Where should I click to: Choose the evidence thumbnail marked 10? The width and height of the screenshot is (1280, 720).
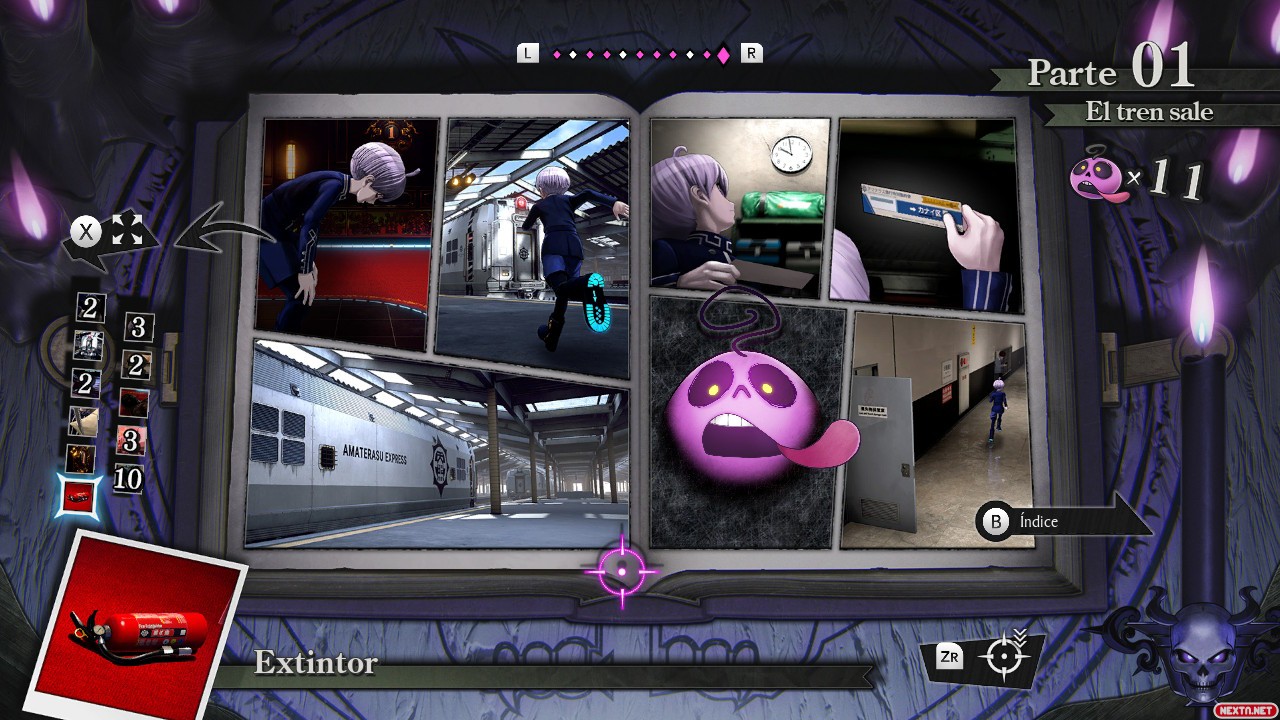[x=128, y=480]
